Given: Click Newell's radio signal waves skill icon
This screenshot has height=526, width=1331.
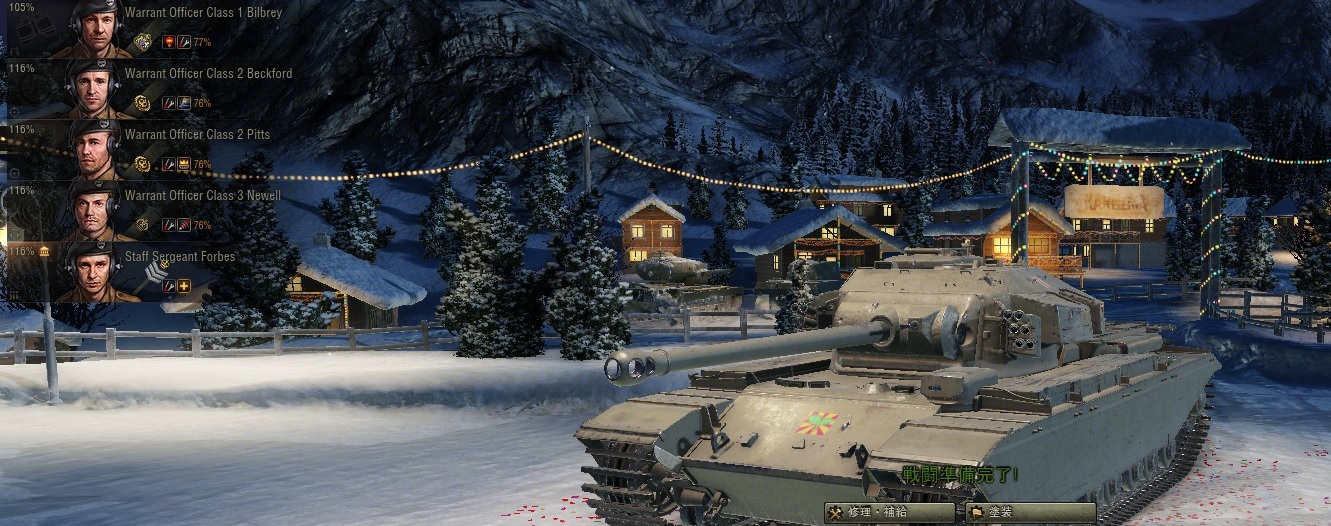Looking at the screenshot, I should 184,225.
